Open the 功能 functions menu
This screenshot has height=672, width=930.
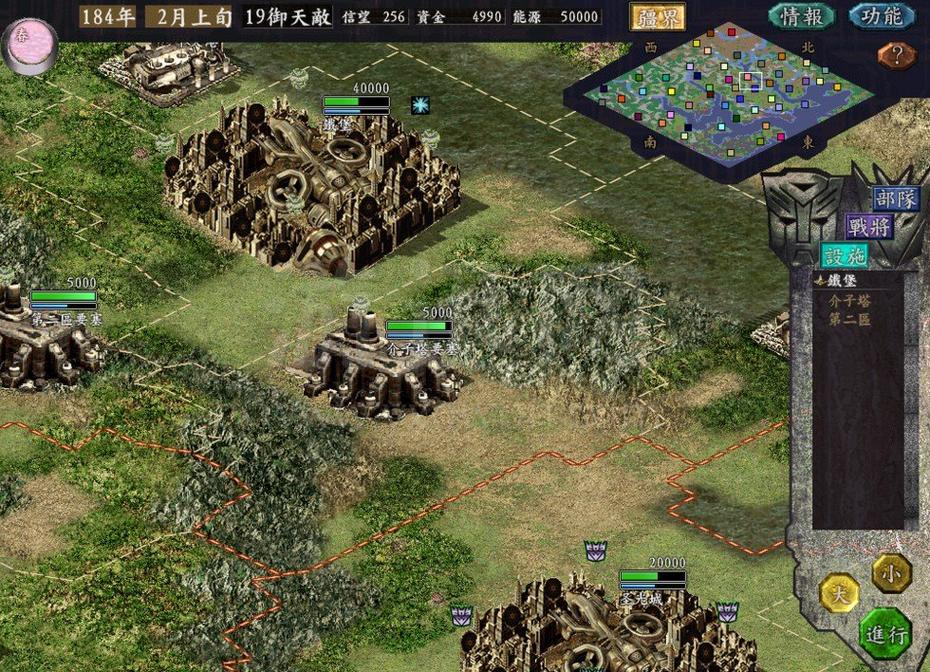click(x=881, y=16)
